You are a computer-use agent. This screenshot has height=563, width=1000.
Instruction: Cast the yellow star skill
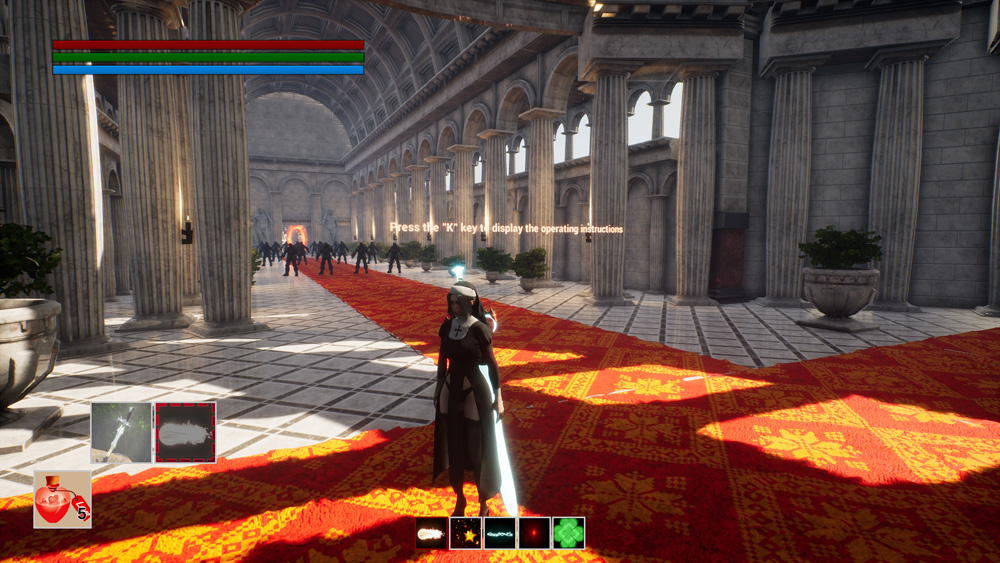pos(466,533)
